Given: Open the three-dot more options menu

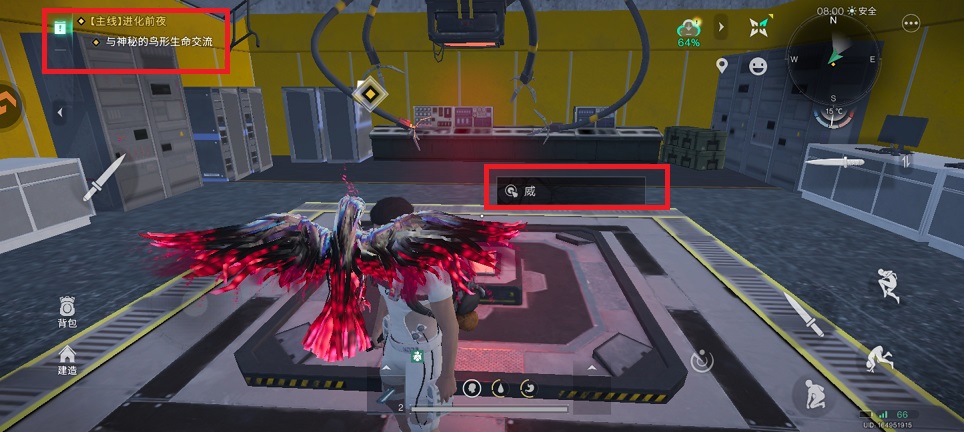Looking at the screenshot, I should coord(910,23).
